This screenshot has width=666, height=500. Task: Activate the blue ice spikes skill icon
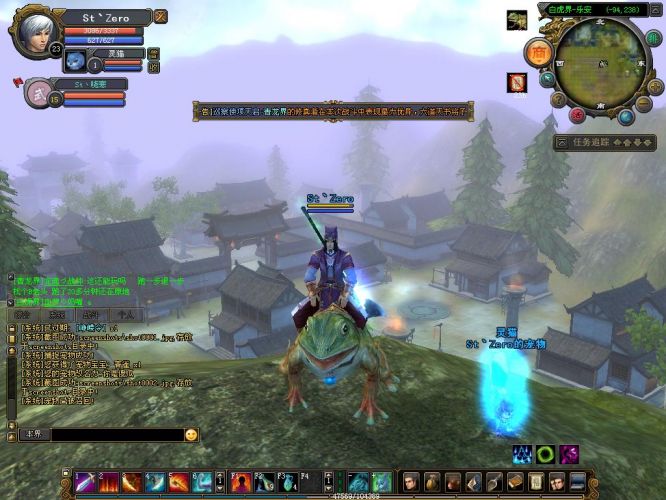(523, 455)
